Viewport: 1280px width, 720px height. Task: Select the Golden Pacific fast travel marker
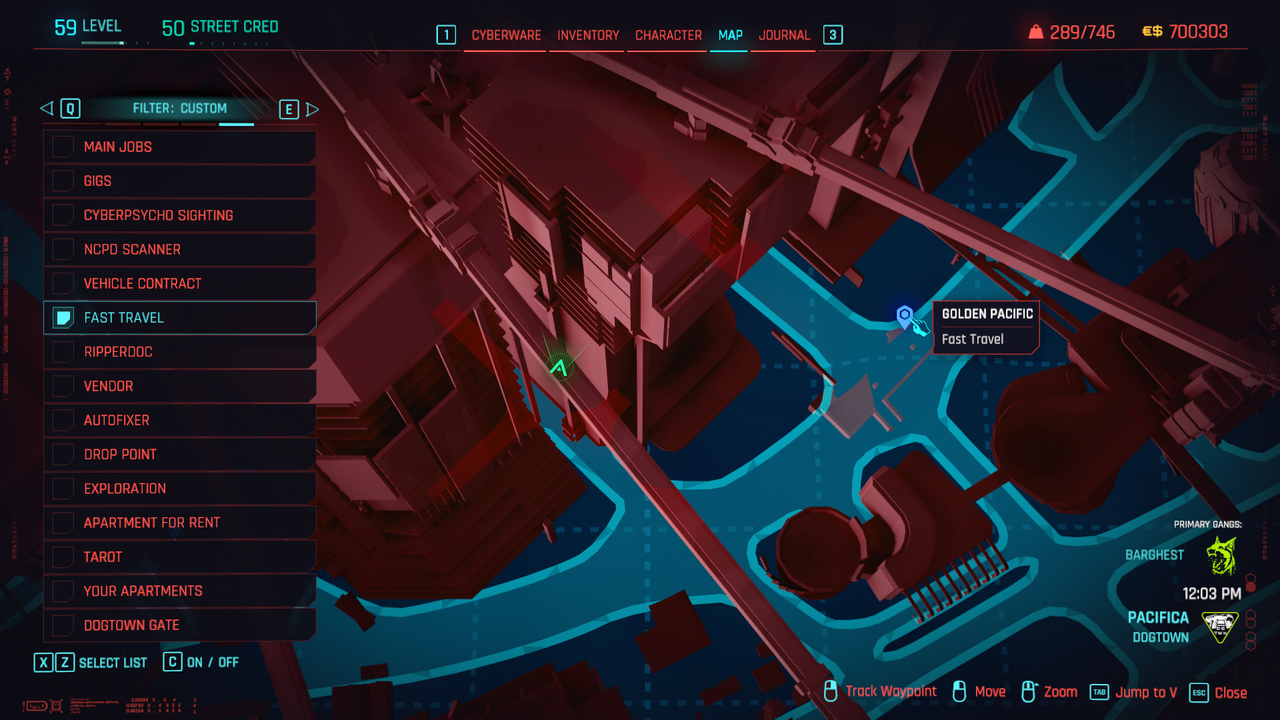pyautogui.click(x=905, y=317)
